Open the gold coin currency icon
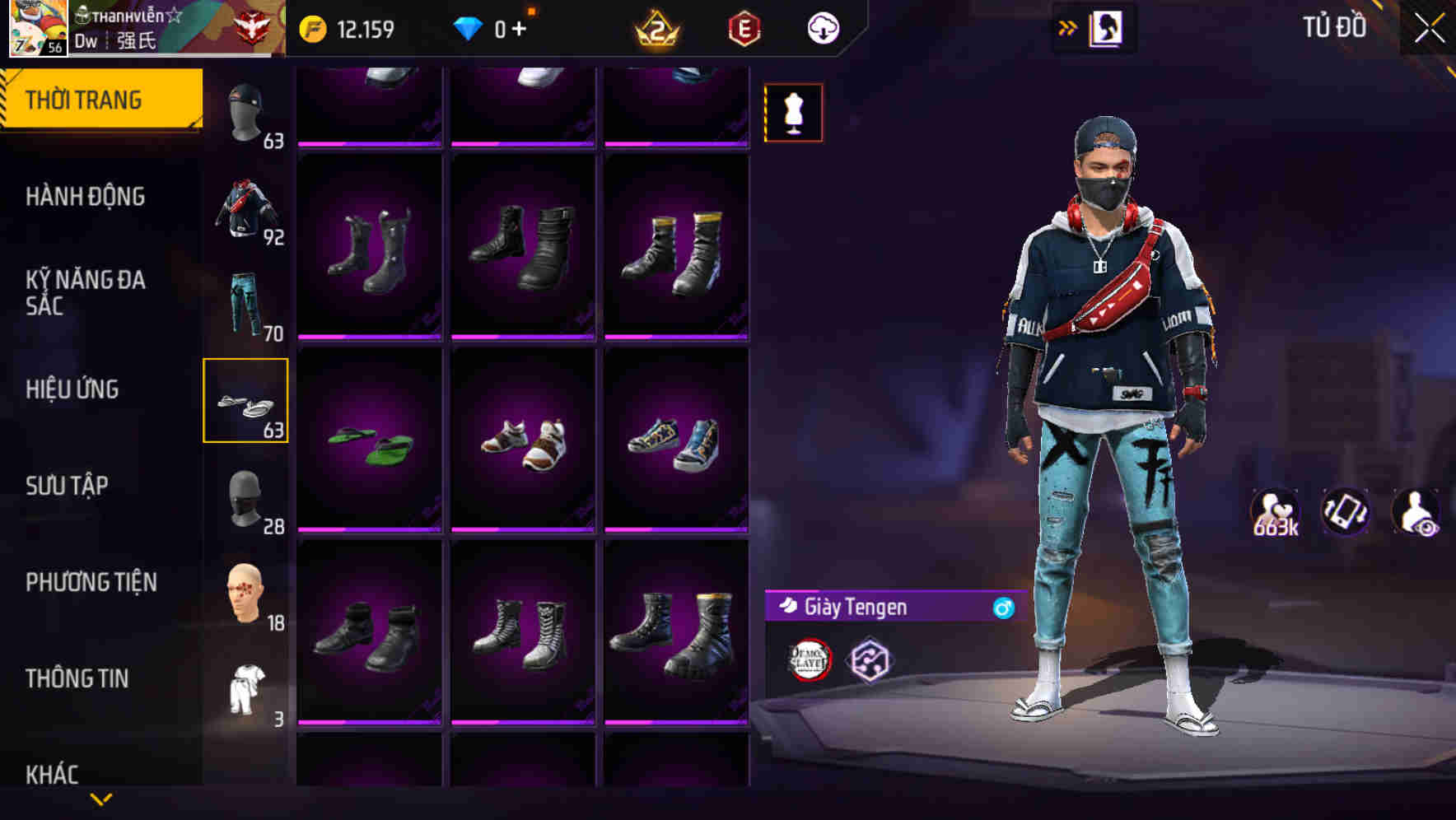1456x820 pixels. point(311,27)
